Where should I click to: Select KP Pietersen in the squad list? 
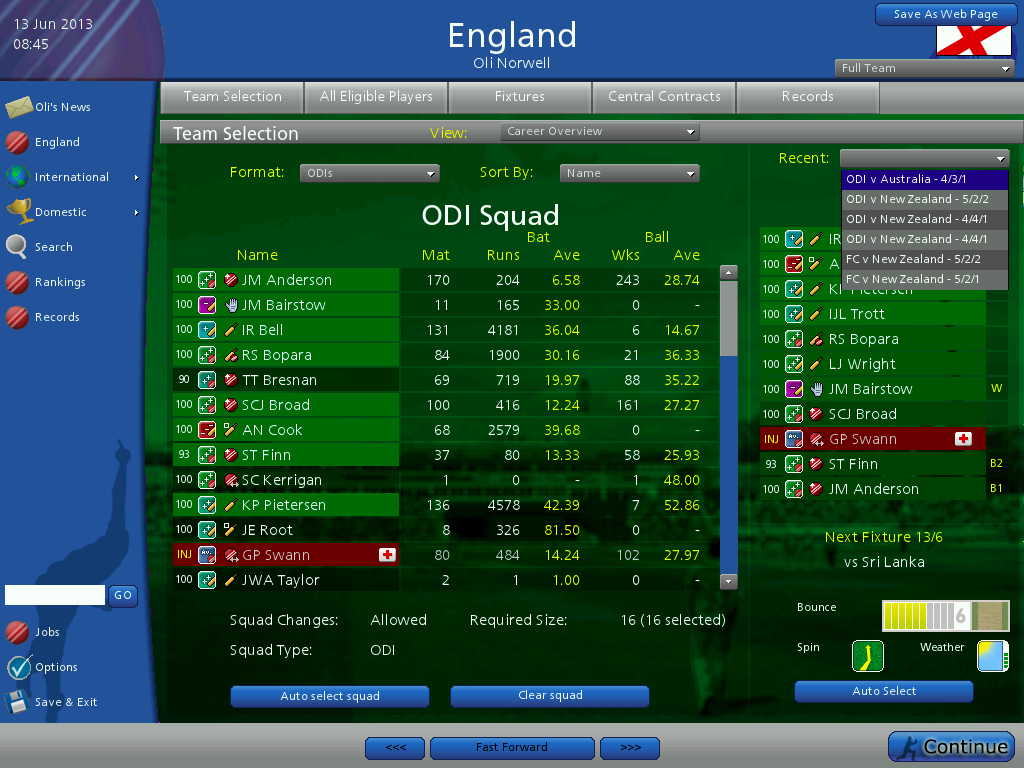[284, 505]
